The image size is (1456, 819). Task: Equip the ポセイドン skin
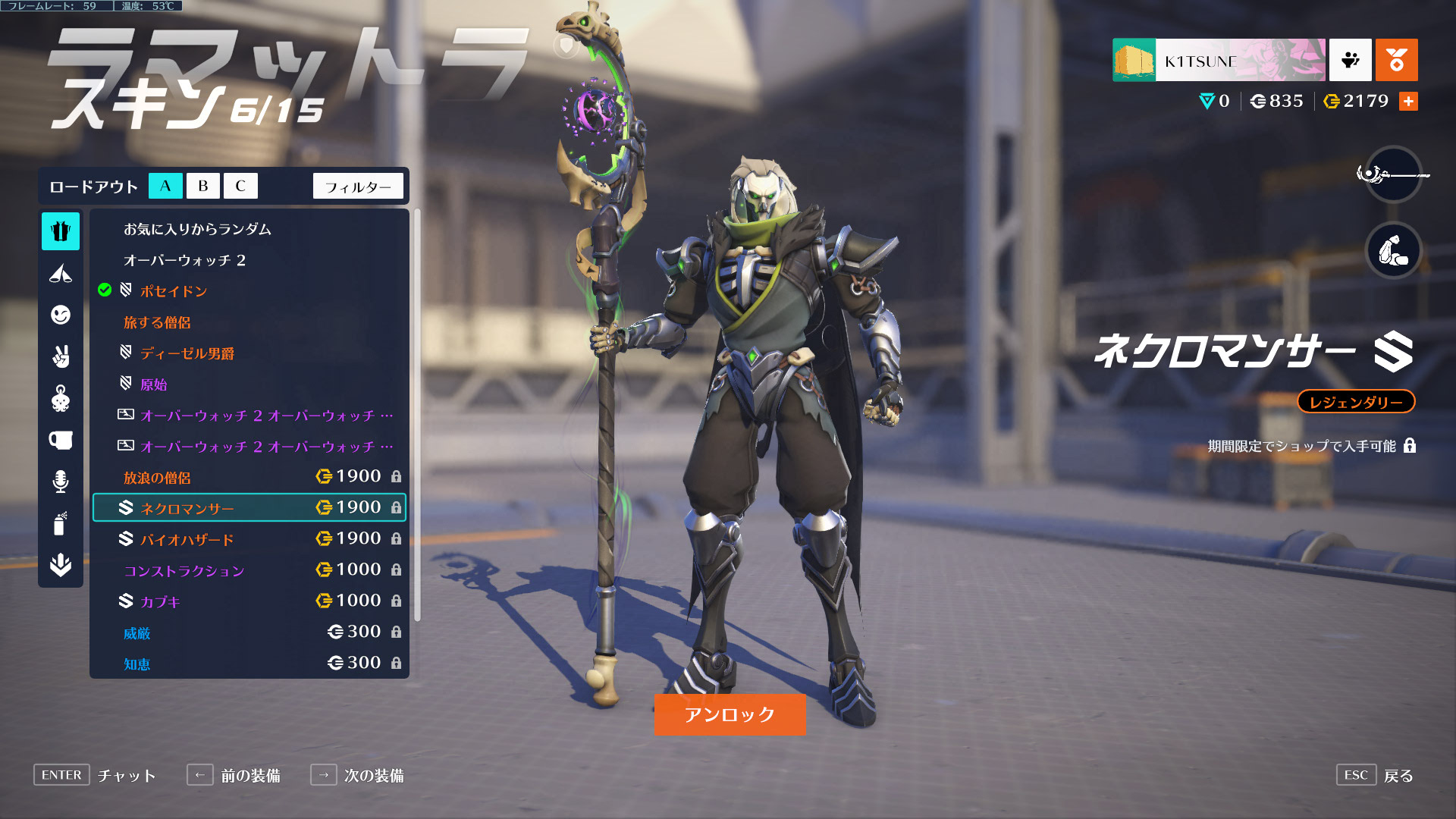coord(174,291)
